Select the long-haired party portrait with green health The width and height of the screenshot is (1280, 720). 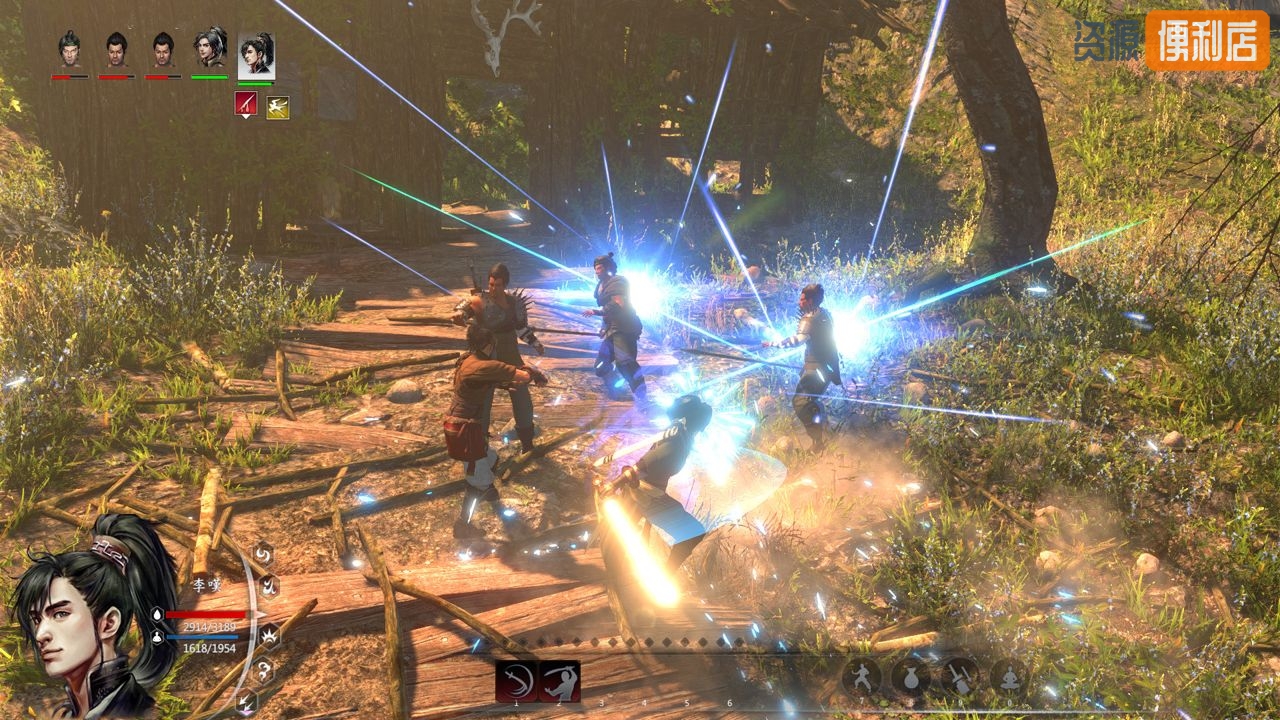pyautogui.click(x=209, y=49)
